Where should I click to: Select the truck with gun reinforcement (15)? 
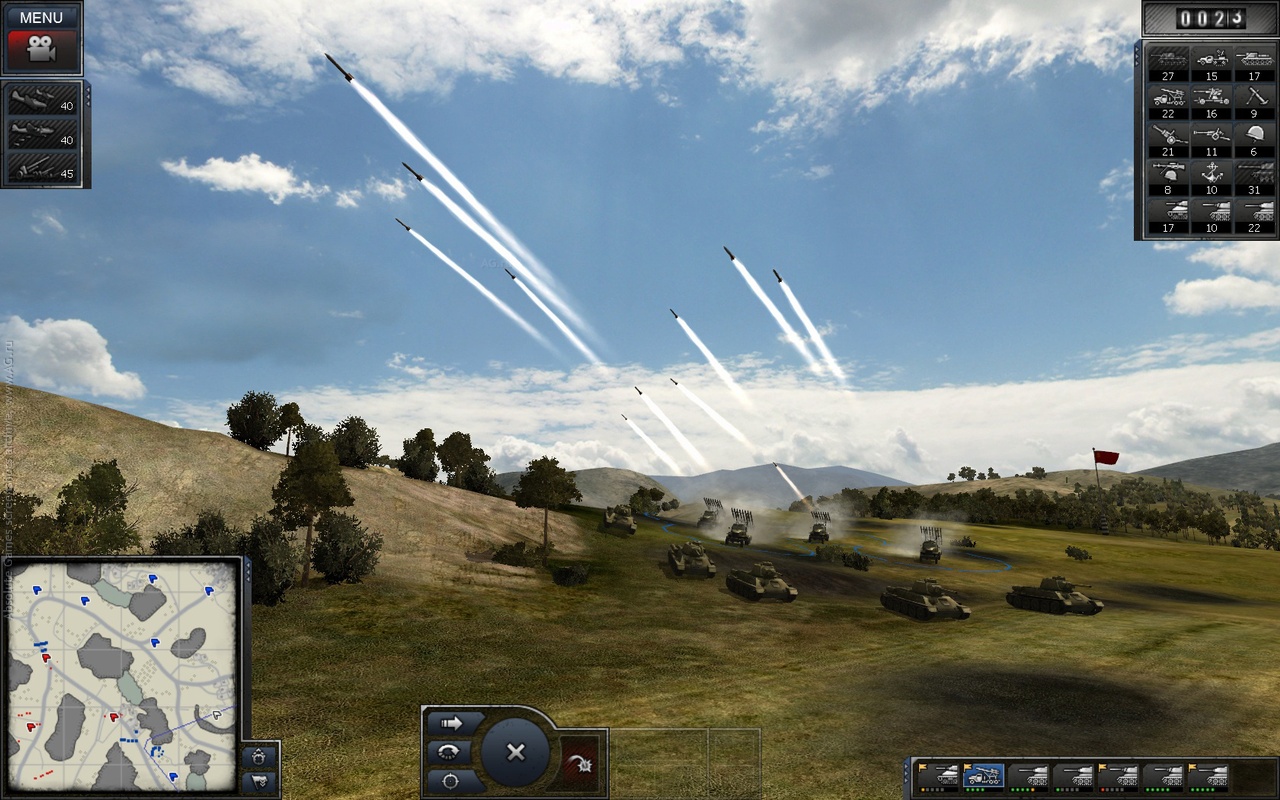pyautogui.click(x=1211, y=60)
